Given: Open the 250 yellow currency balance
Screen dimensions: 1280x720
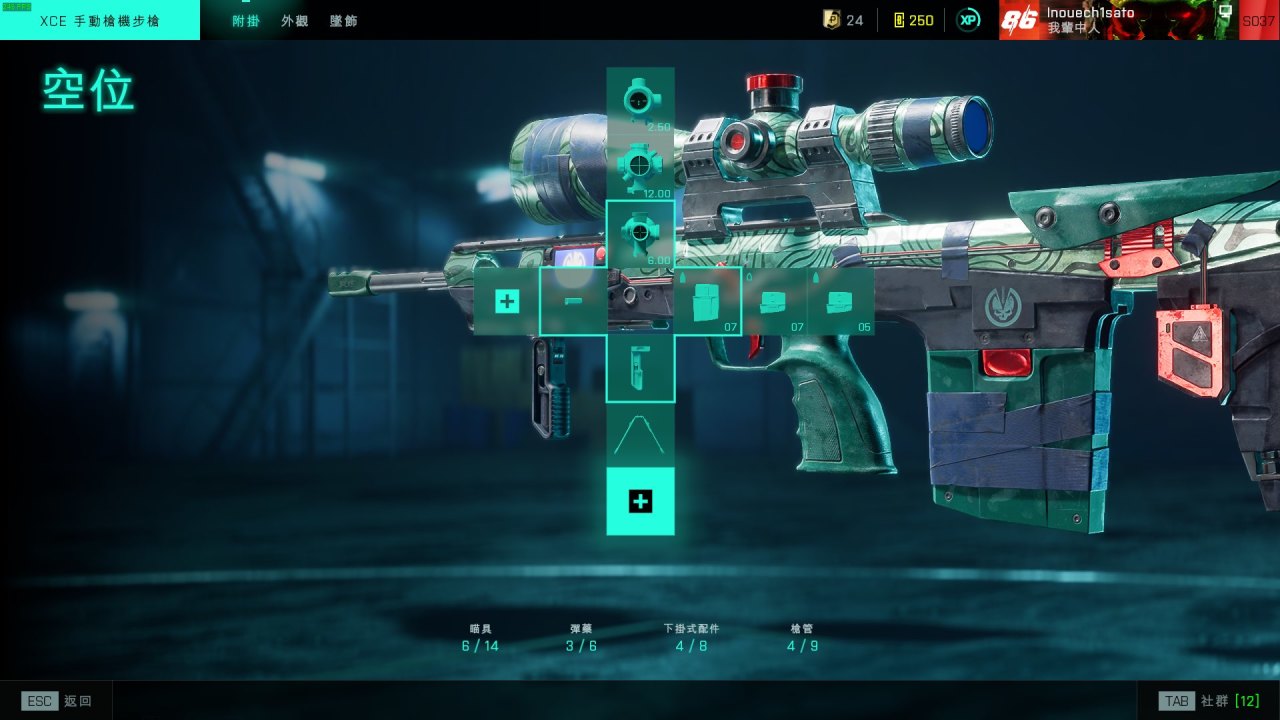Looking at the screenshot, I should tap(913, 20).
